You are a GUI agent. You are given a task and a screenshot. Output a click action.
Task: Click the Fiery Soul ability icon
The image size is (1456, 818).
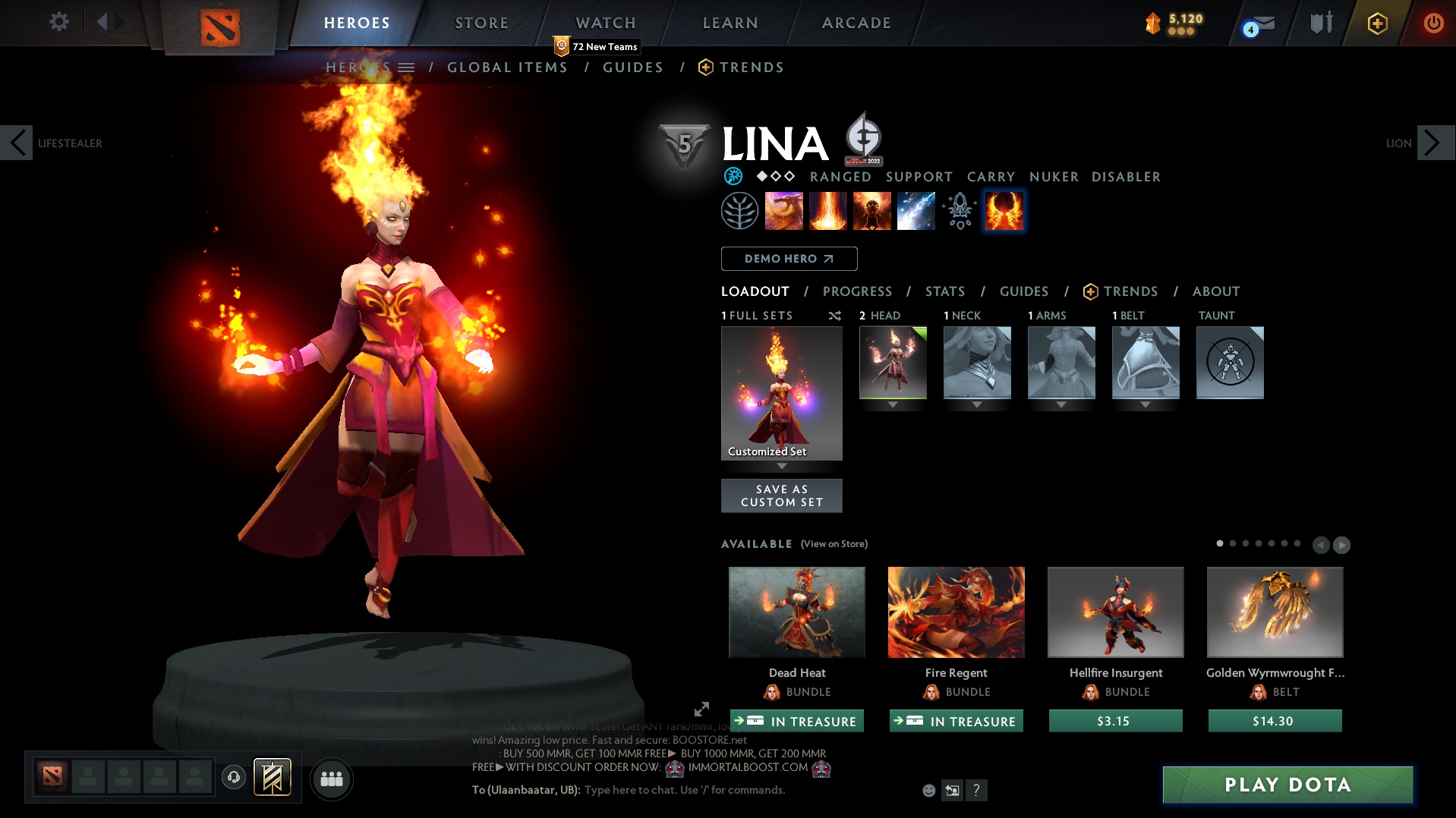coord(872,211)
